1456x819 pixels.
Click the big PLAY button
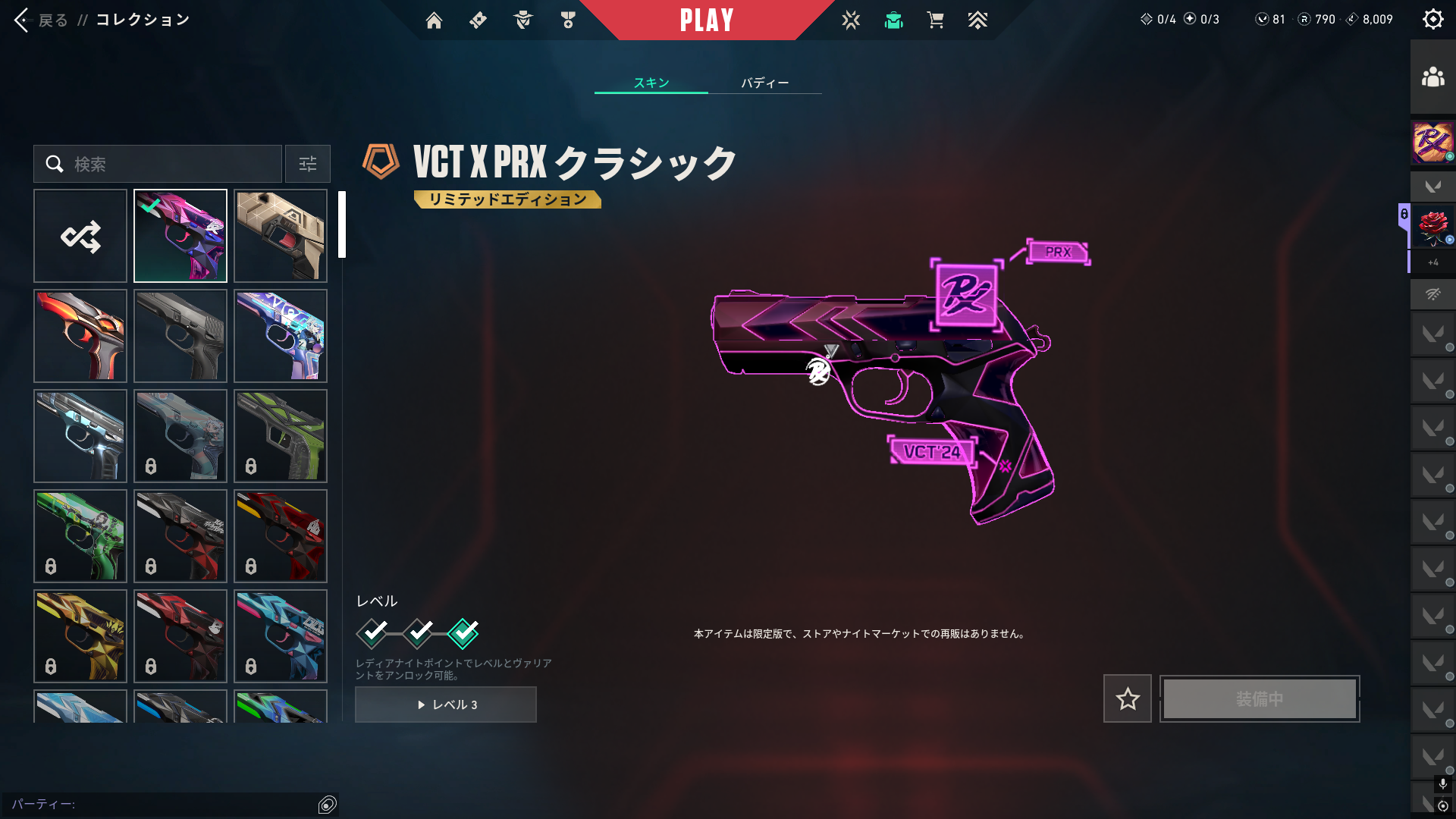(x=707, y=20)
